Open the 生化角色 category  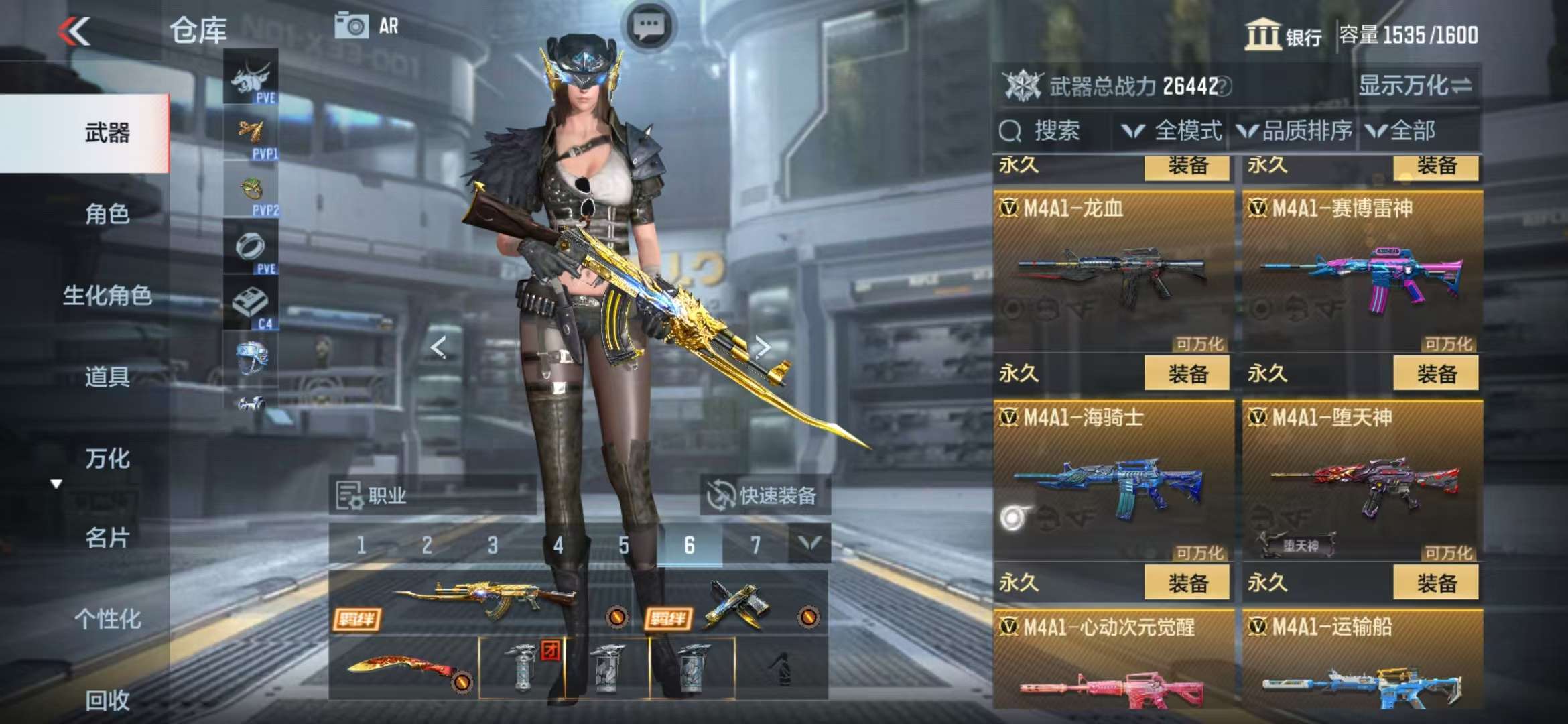pos(107,296)
